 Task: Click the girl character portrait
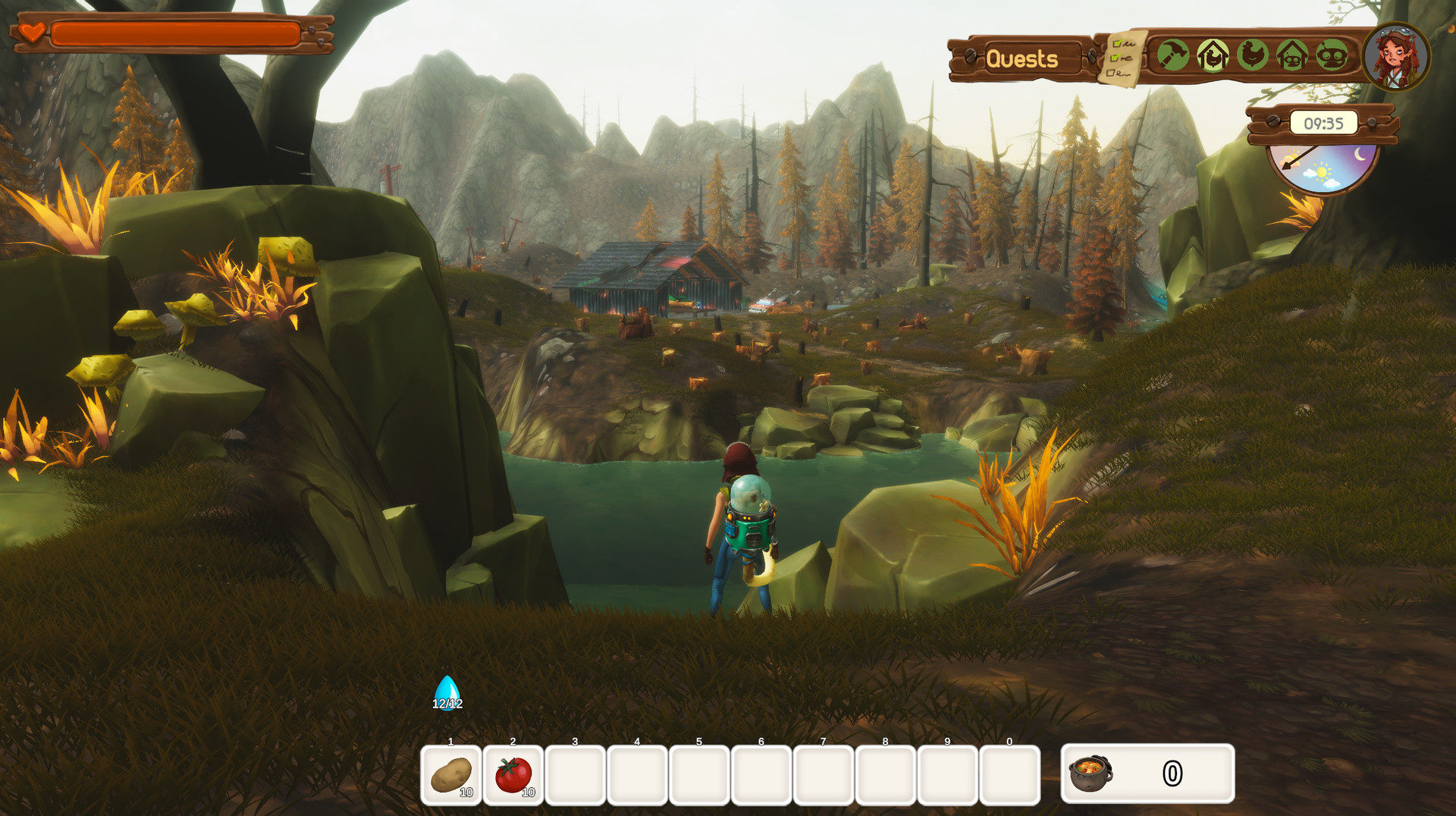[x=1396, y=58]
